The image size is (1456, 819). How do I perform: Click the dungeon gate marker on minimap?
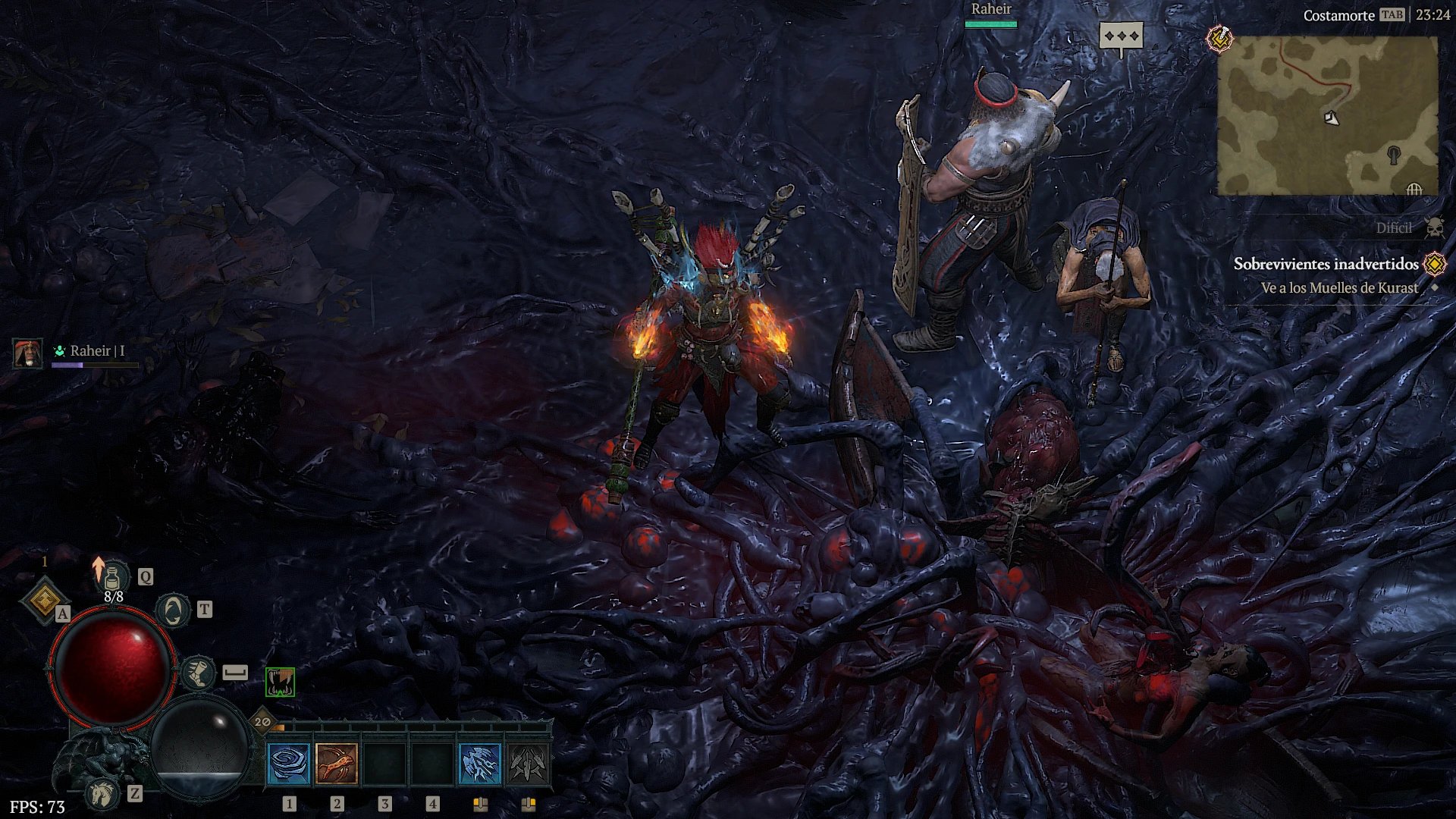click(1414, 189)
